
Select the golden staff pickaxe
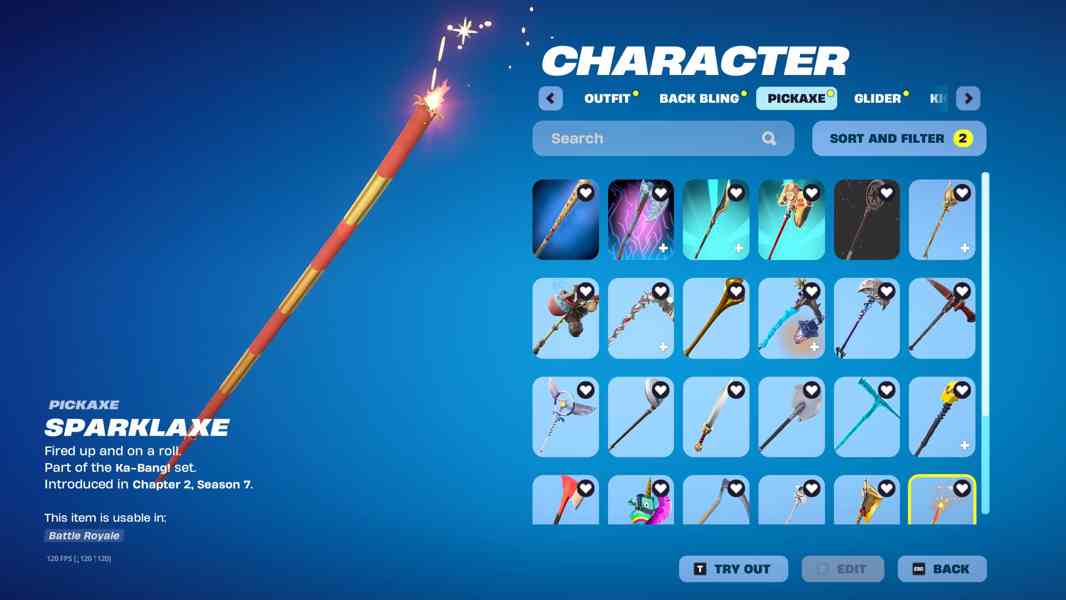(716, 319)
